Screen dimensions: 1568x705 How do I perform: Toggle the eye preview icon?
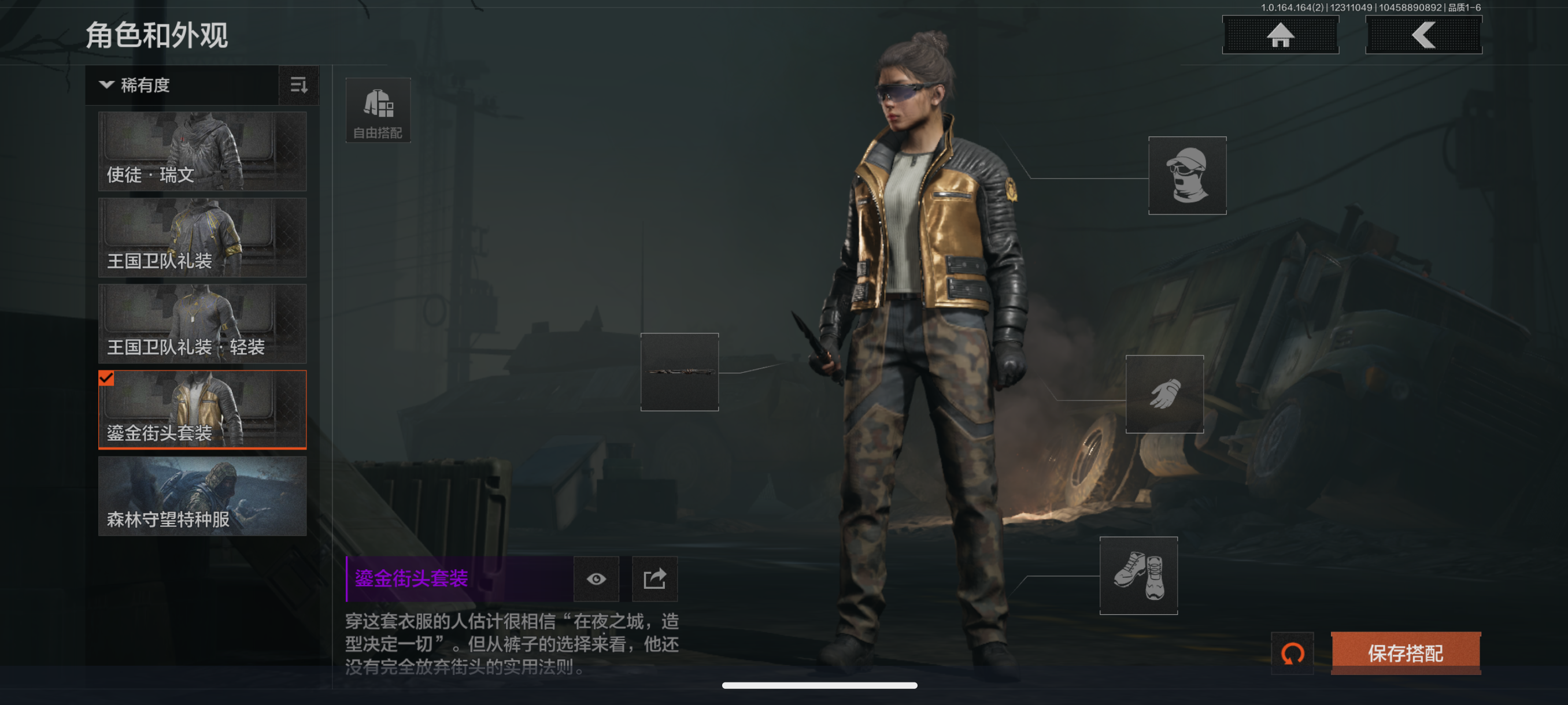[x=596, y=578]
